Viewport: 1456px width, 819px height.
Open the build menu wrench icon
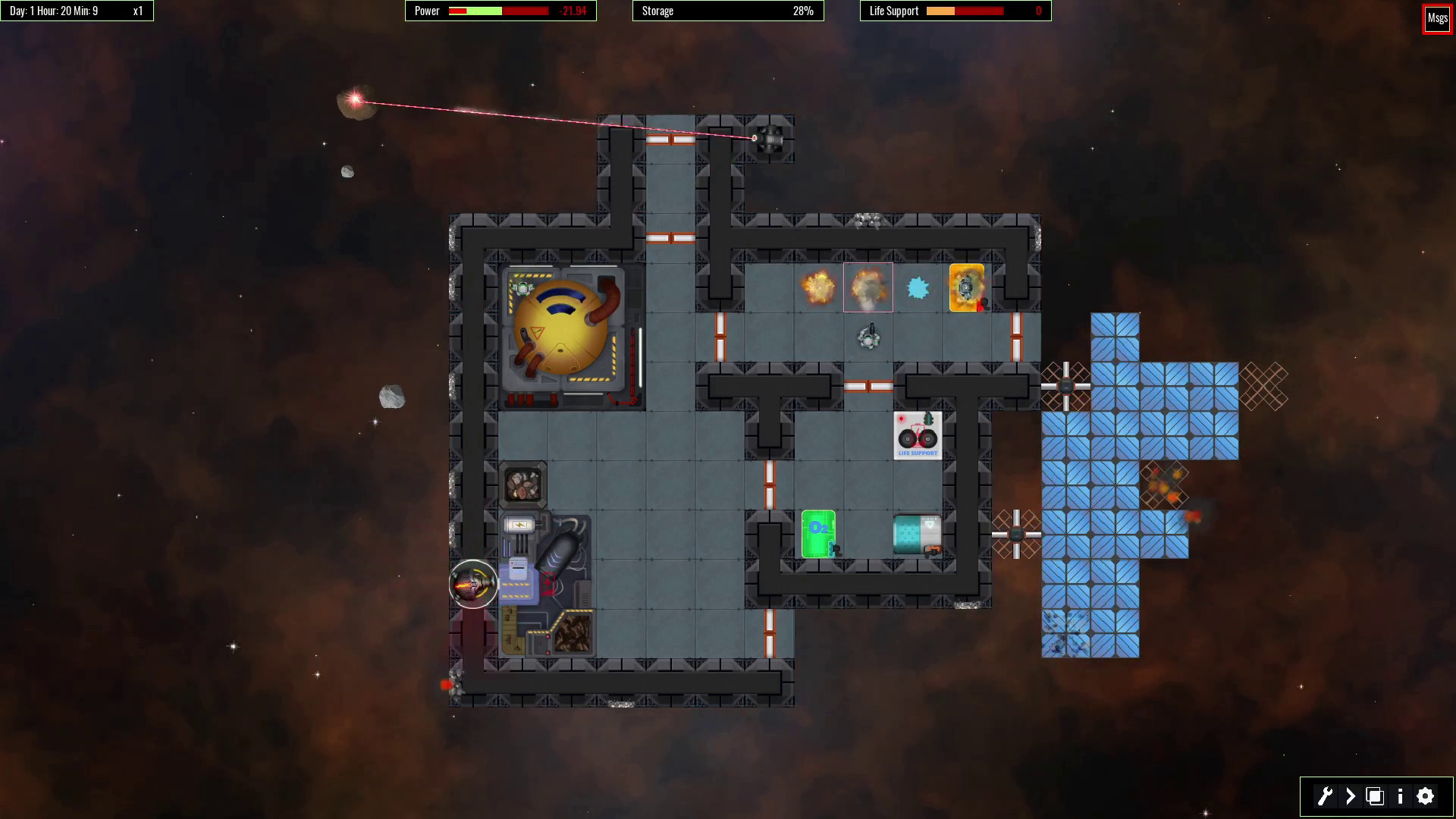click(x=1326, y=796)
